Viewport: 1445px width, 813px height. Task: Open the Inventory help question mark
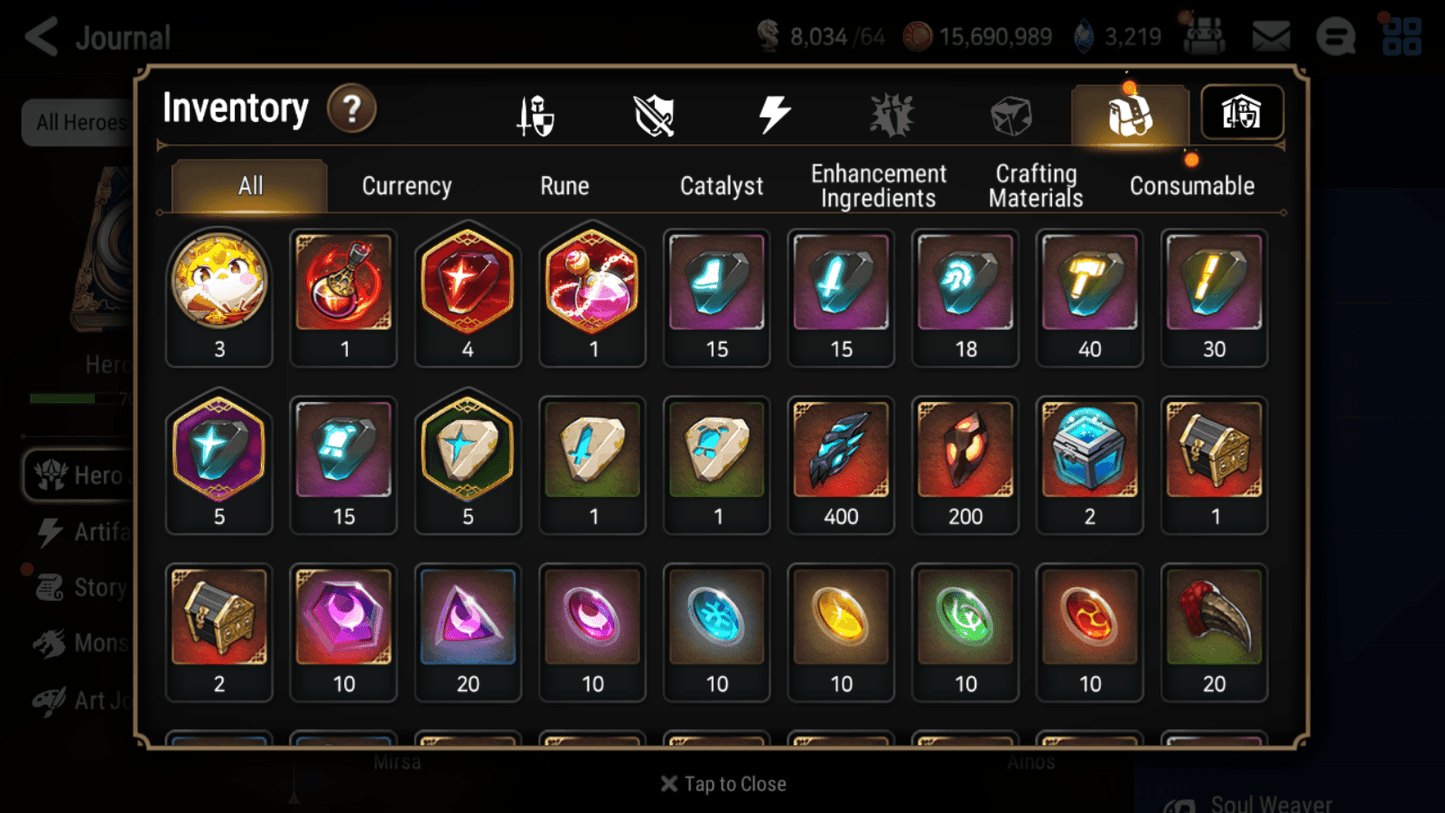click(352, 110)
